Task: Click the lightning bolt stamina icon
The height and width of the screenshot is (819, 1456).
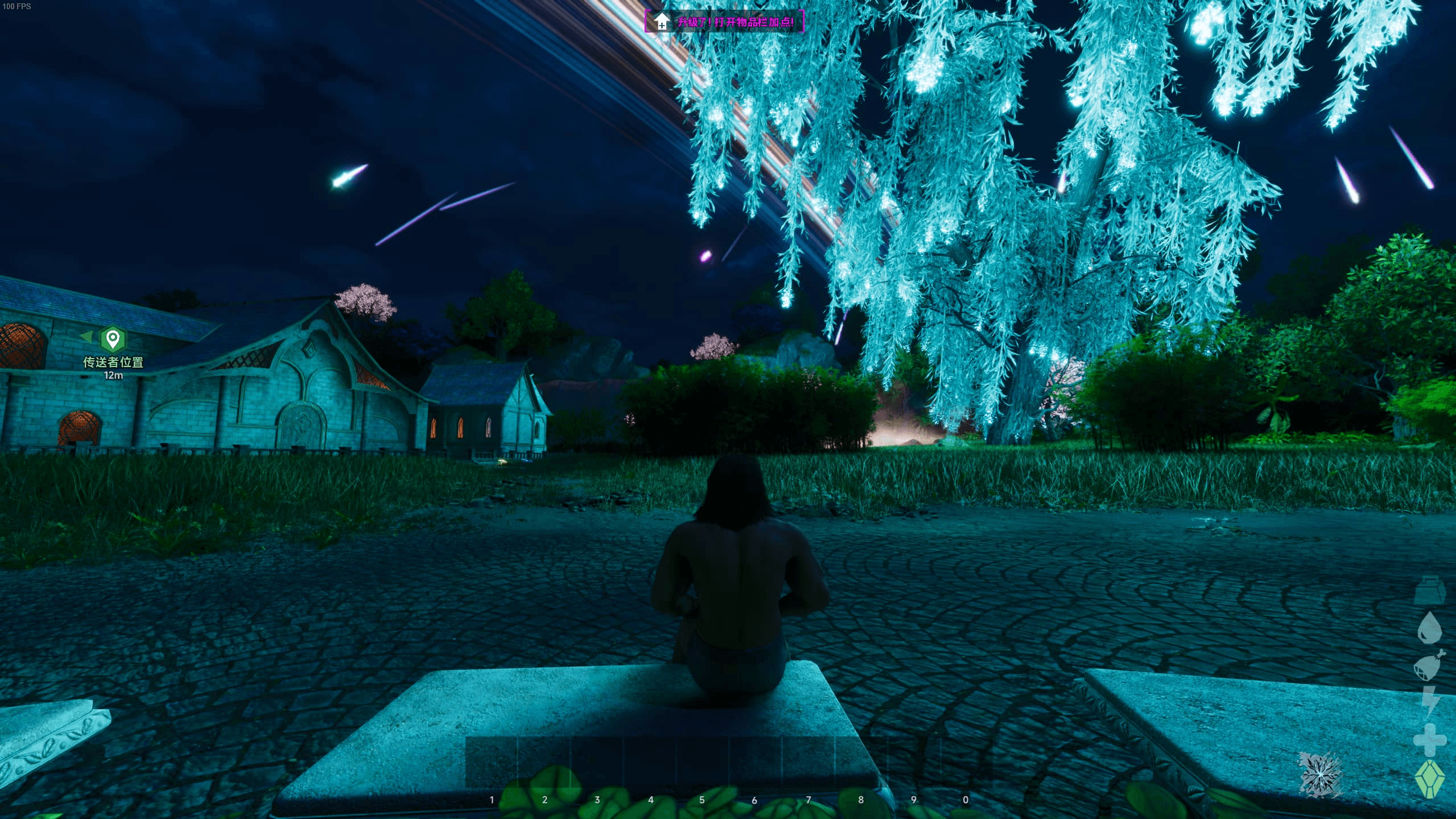Action: click(x=1430, y=702)
